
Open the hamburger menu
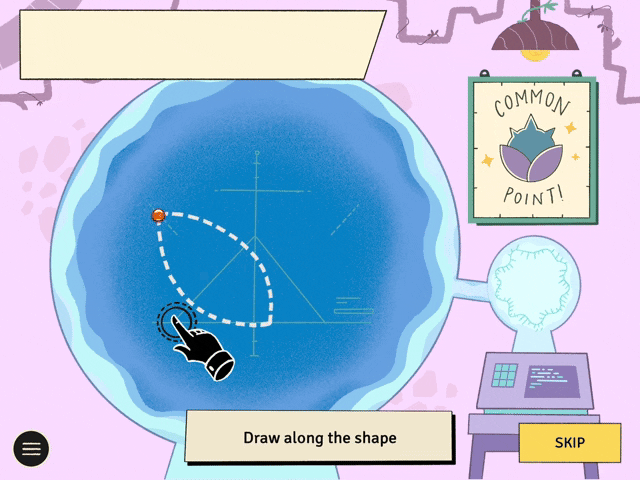point(31,449)
